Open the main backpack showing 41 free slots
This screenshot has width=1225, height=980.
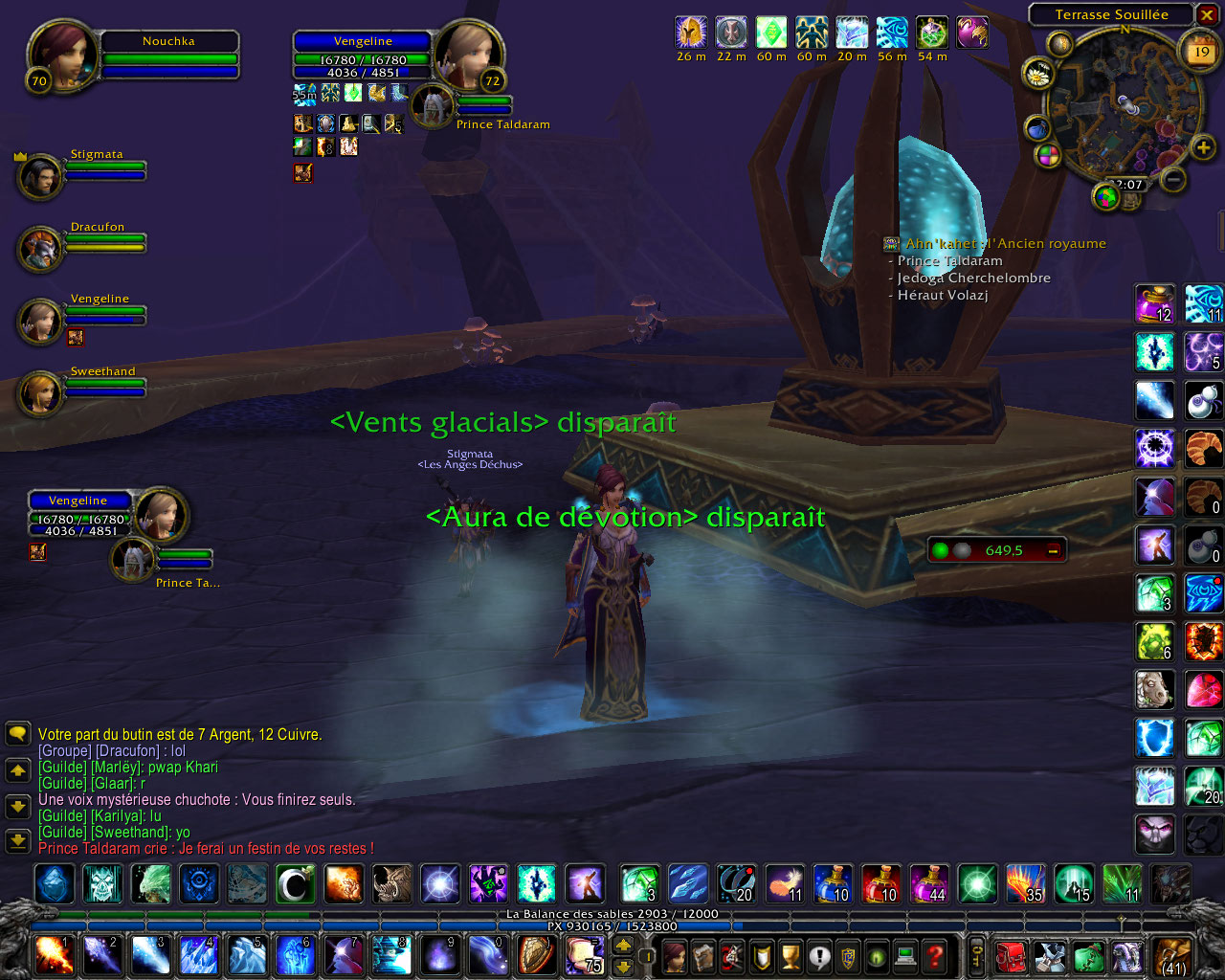[1172, 955]
